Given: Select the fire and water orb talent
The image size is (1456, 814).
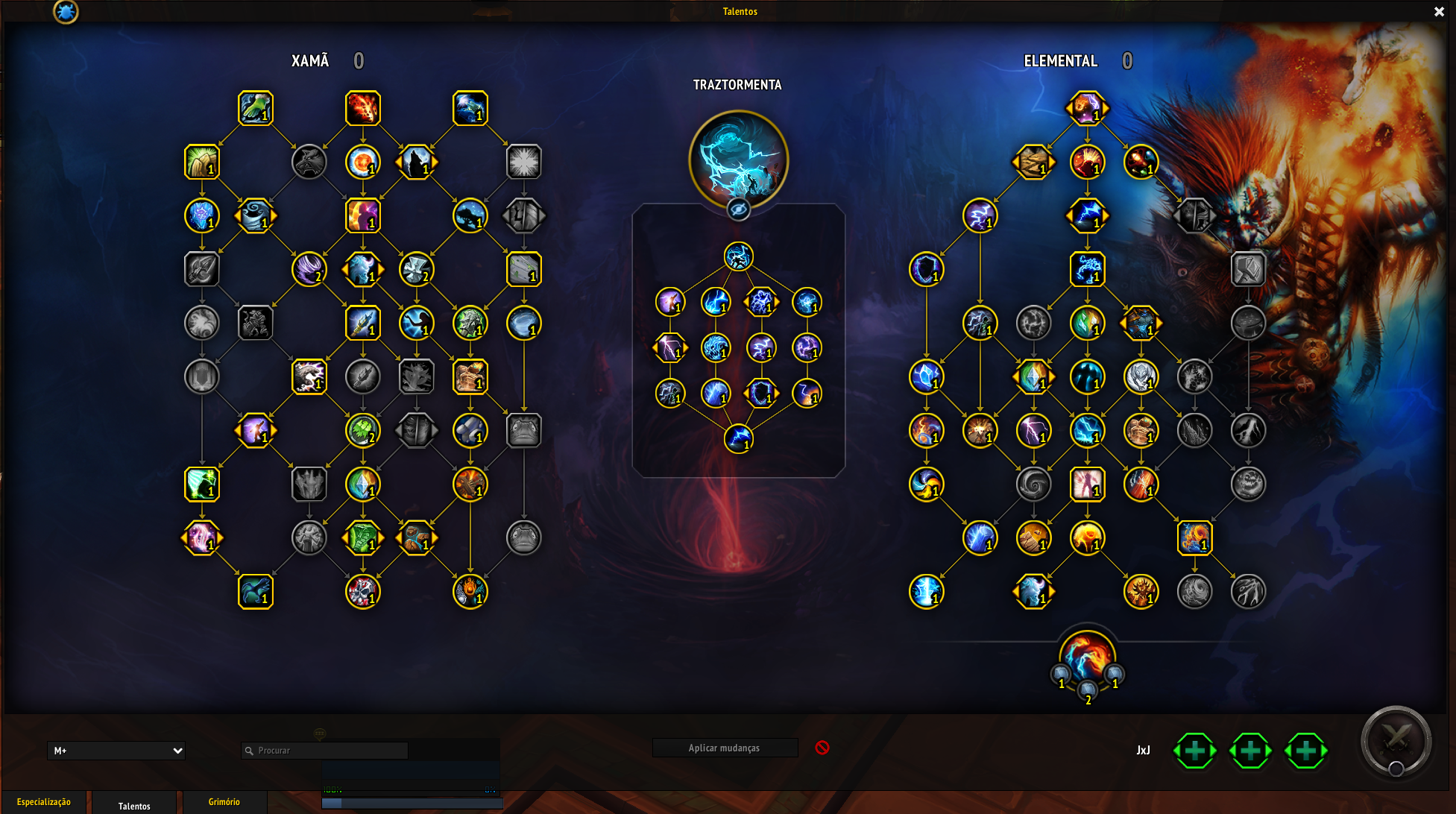Looking at the screenshot, I should [1087, 657].
